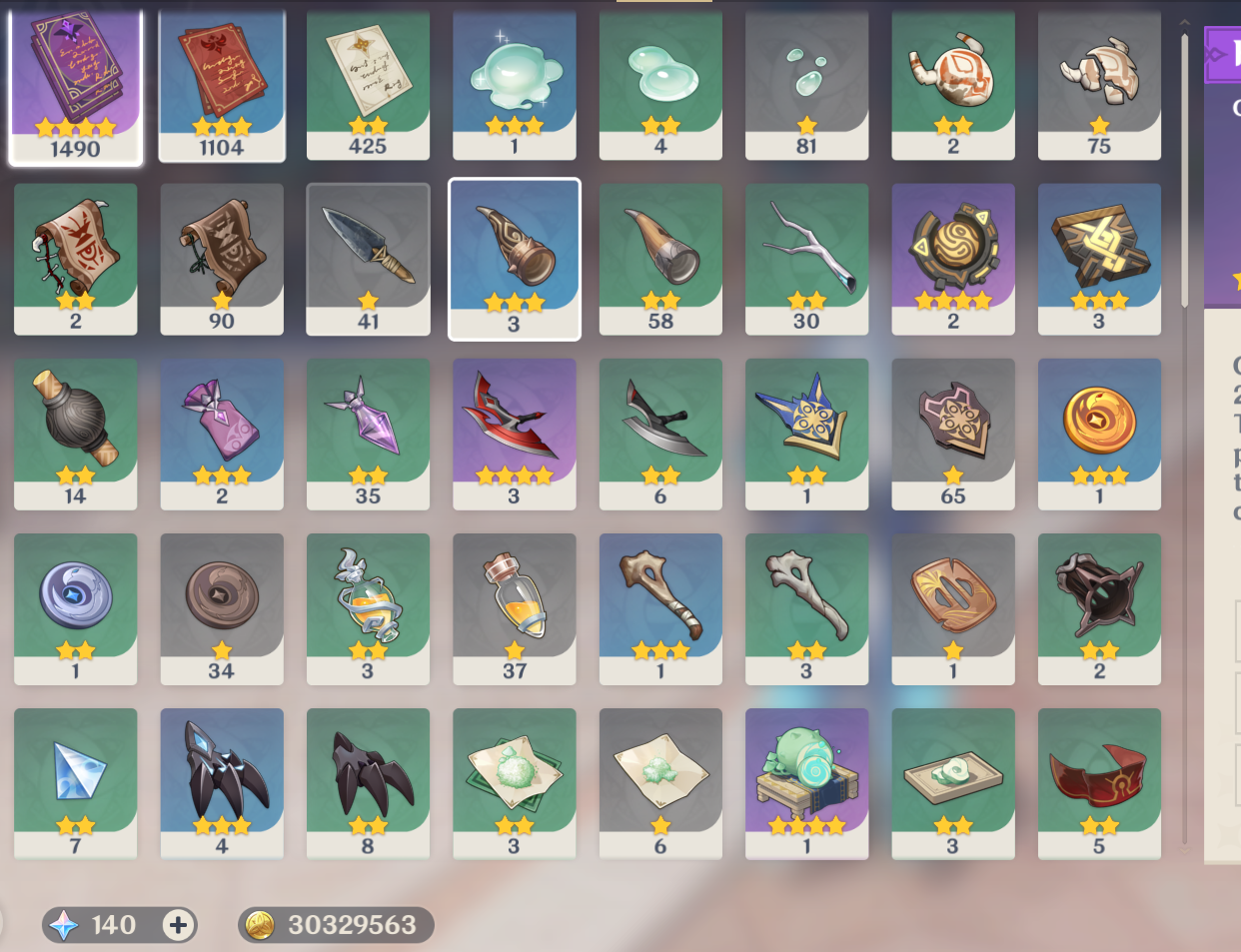The width and height of the screenshot is (1241, 952).
Task: Choose the red book stack of 1104
Action: pos(222,85)
